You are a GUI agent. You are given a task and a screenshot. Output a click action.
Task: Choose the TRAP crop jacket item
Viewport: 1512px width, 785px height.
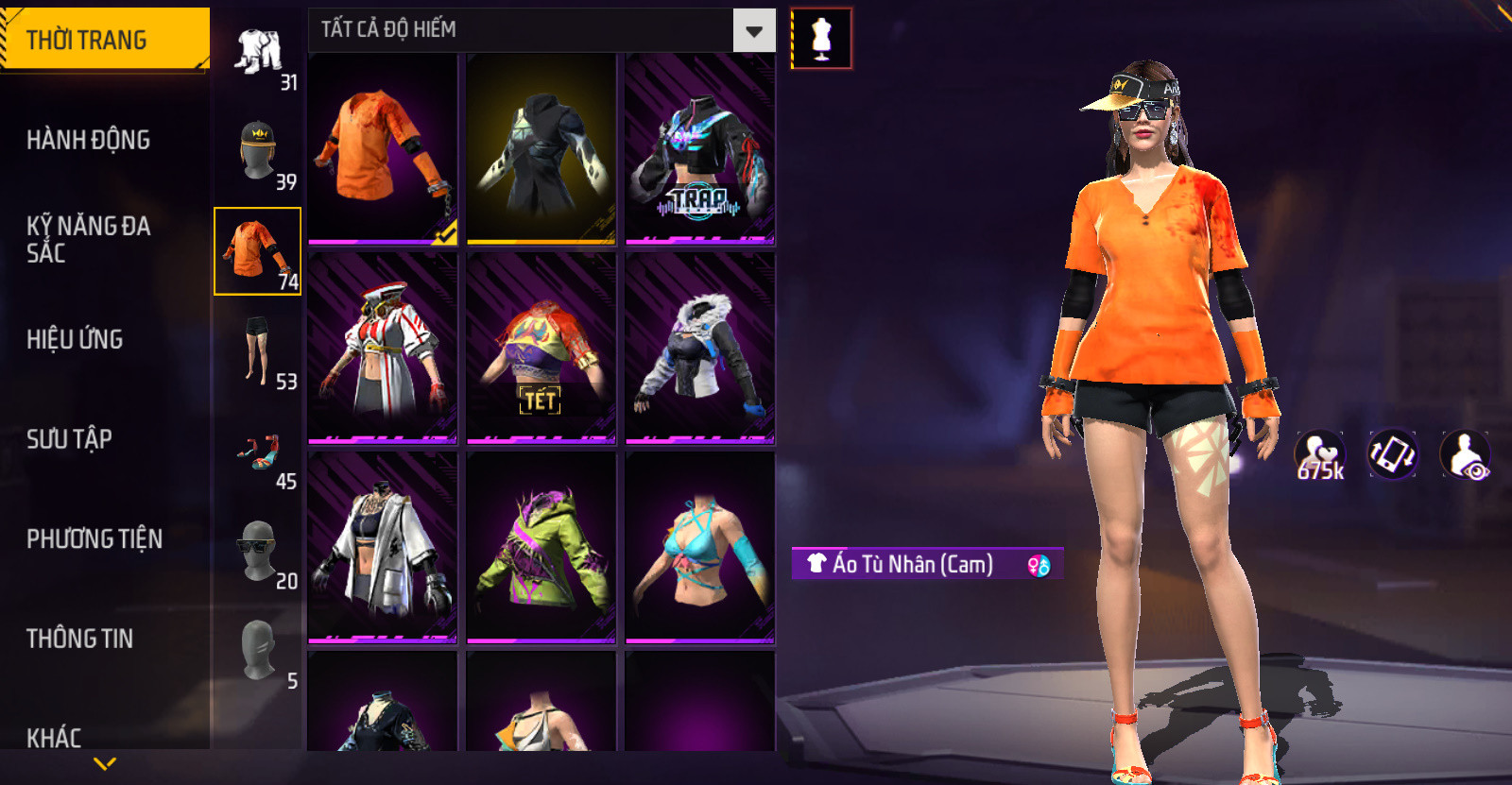[700, 148]
